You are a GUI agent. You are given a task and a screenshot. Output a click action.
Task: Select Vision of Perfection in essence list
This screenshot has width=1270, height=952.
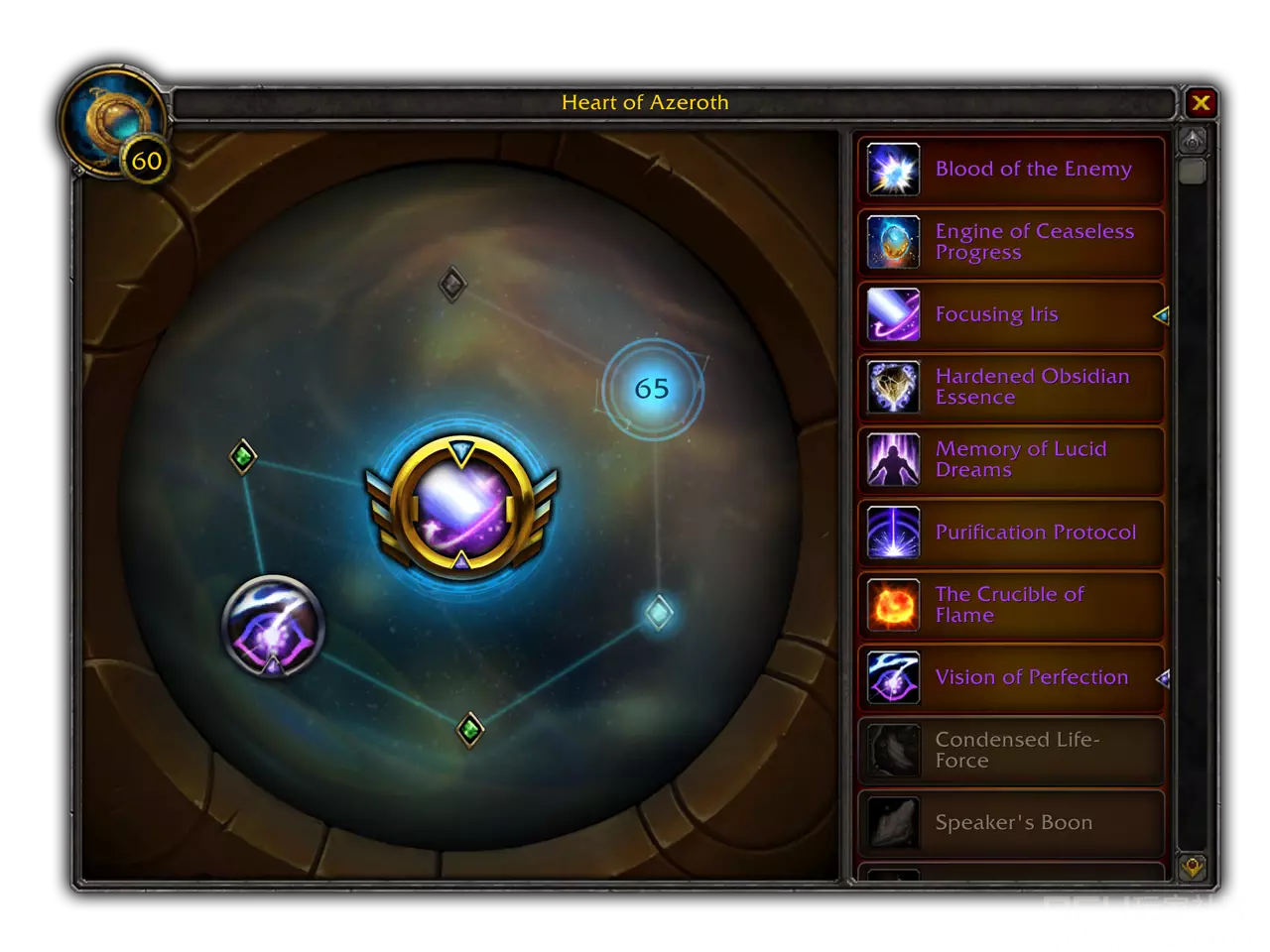1010,677
